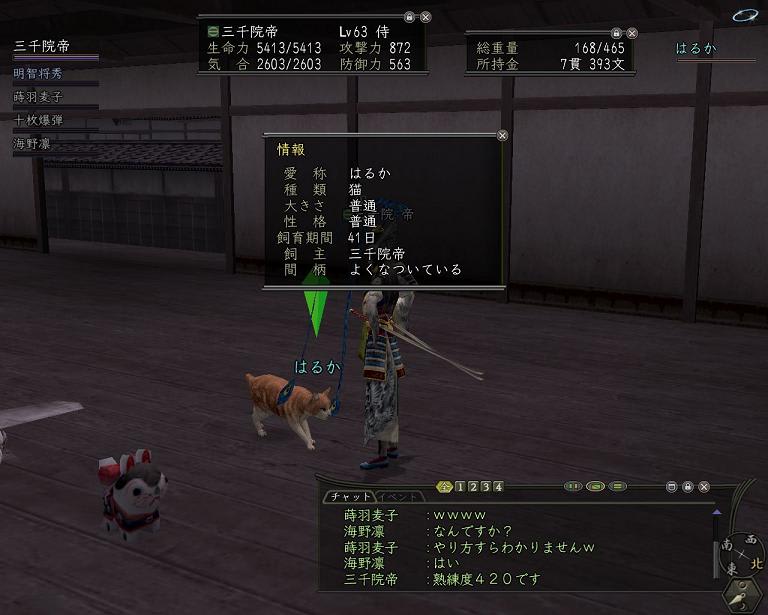Switch to the チャット tab

pos(350,497)
